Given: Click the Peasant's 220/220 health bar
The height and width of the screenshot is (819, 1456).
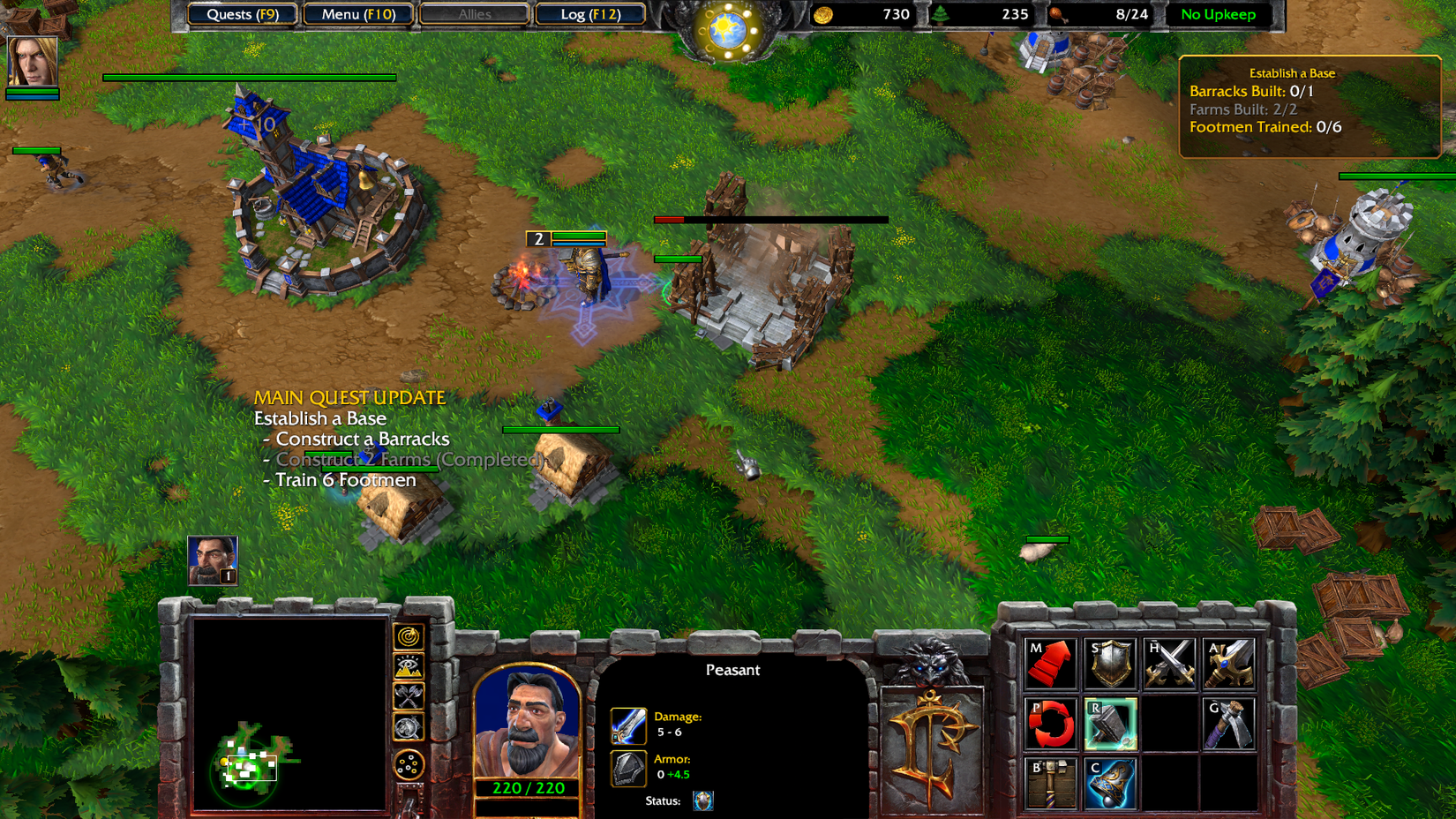Looking at the screenshot, I should click(x=527, y=788).
